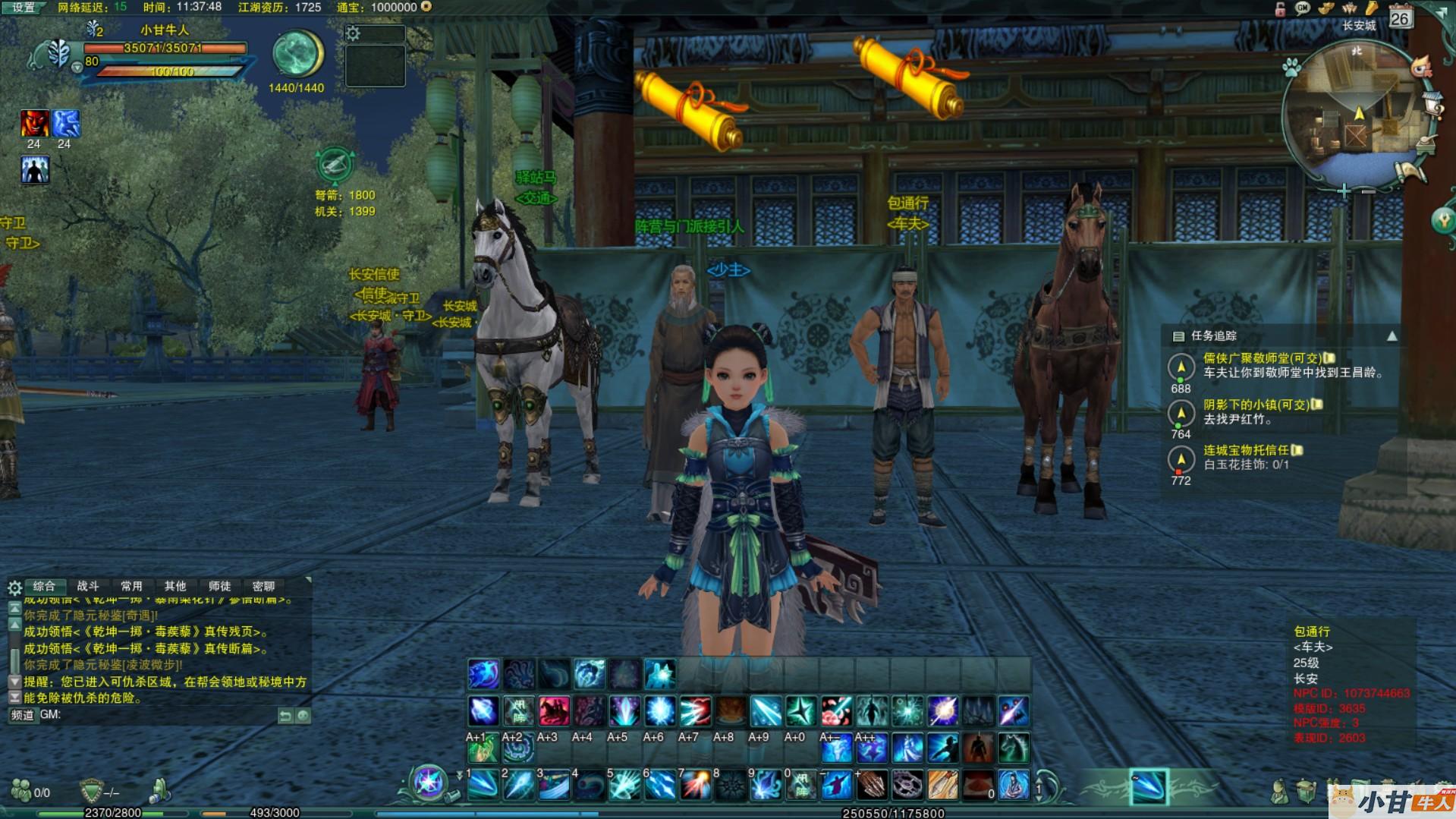The image size is (1456, 819).
Task: Open the 设置 settings menu
Action: click(24, 8)
